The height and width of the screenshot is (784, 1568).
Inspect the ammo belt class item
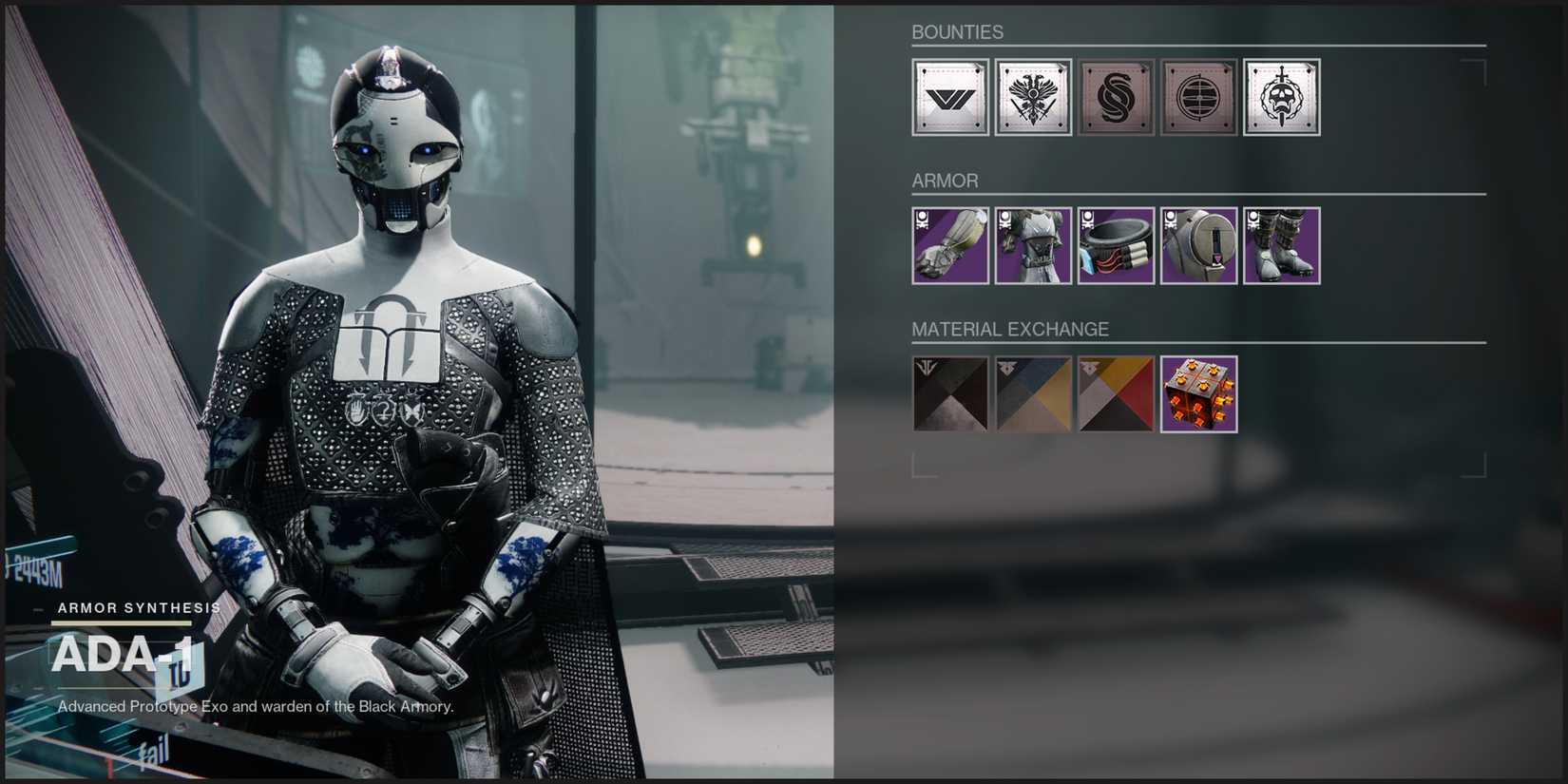click(x=1116, y=246)
